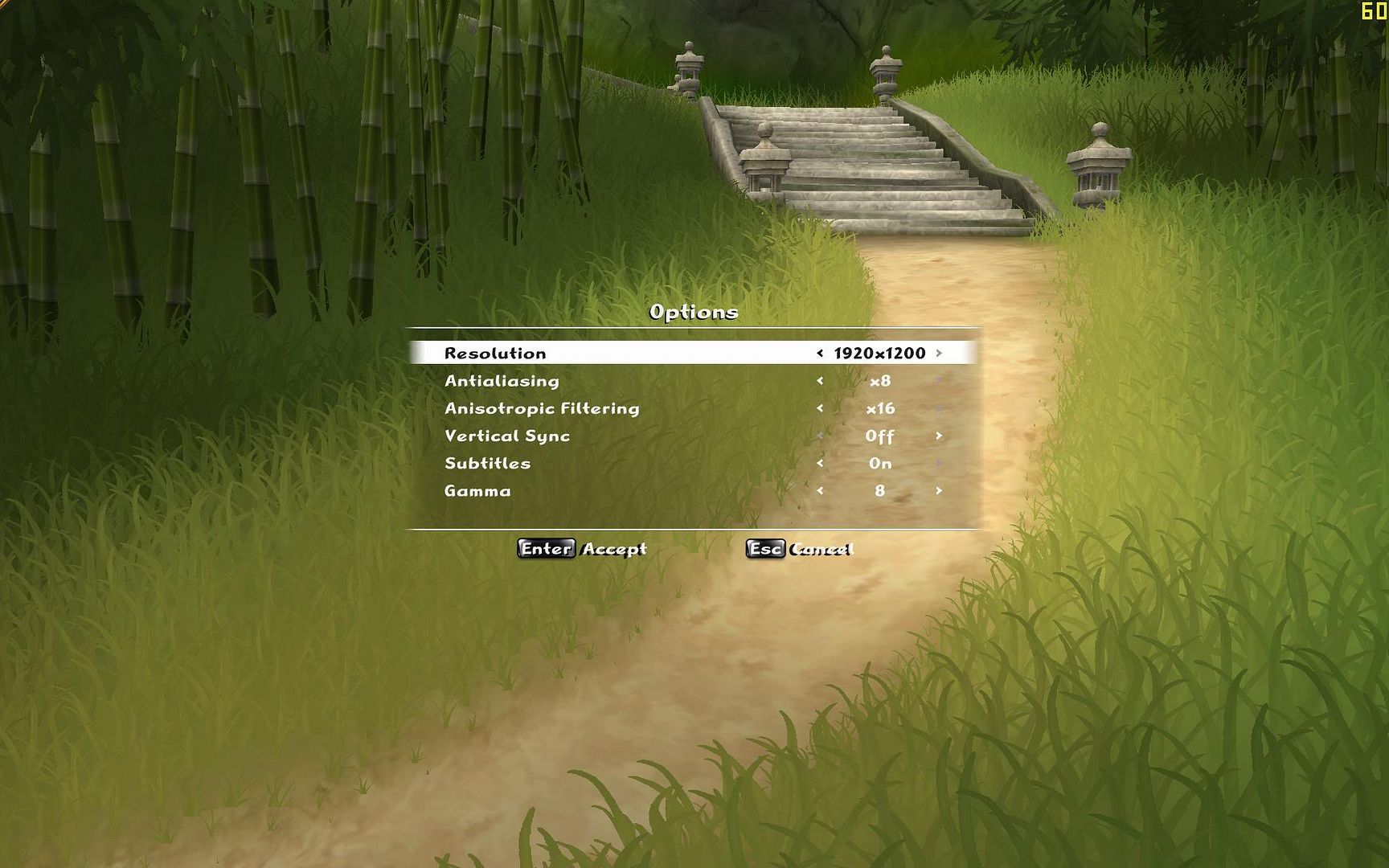Reduce anisotropic filtering with its left arrow
Screen dimensions: 1389x868
(820, 408)
